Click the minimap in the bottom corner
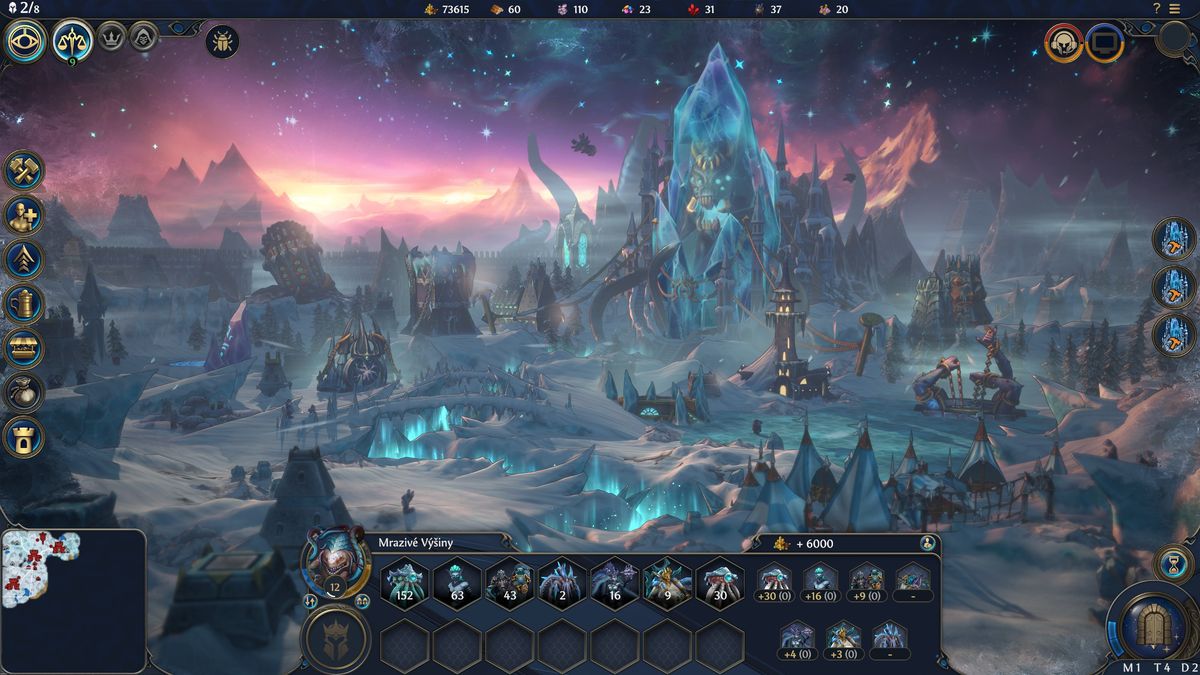Screen dimensions: 1200x675 click(73, 600)
